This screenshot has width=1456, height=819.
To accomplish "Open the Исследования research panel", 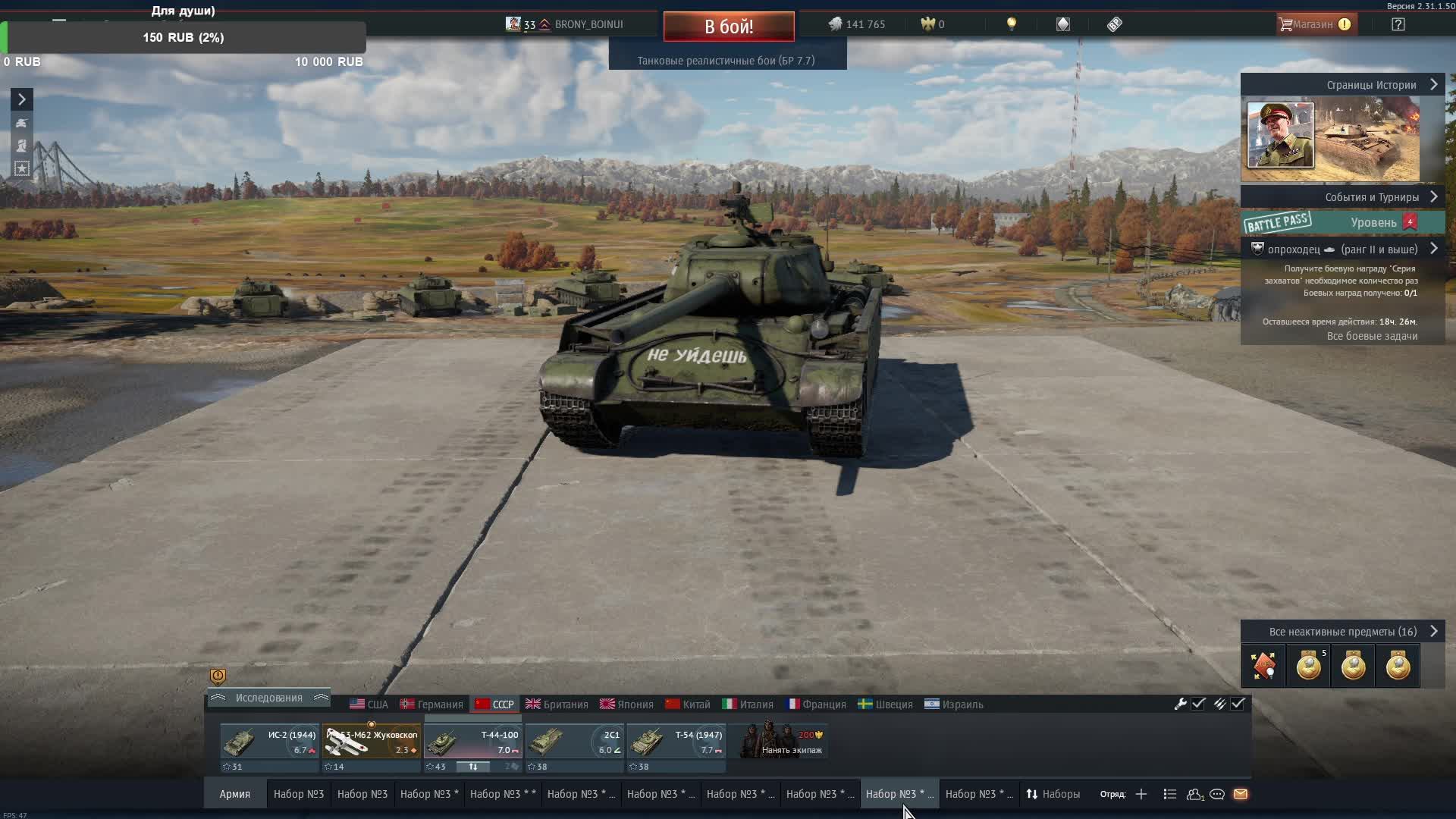I will [x=268, y=698].
